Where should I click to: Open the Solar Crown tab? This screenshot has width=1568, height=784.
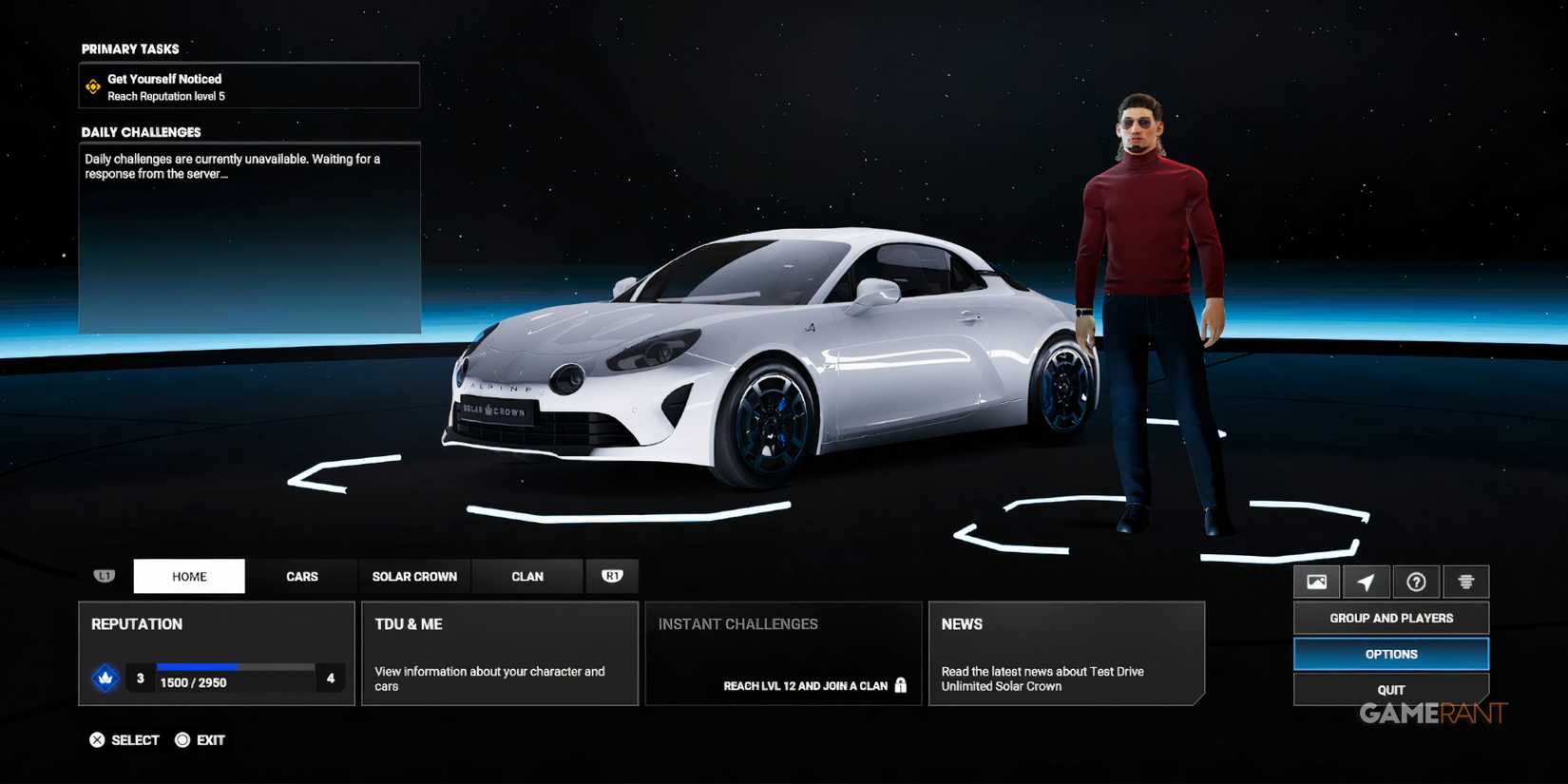coord(414,576)
